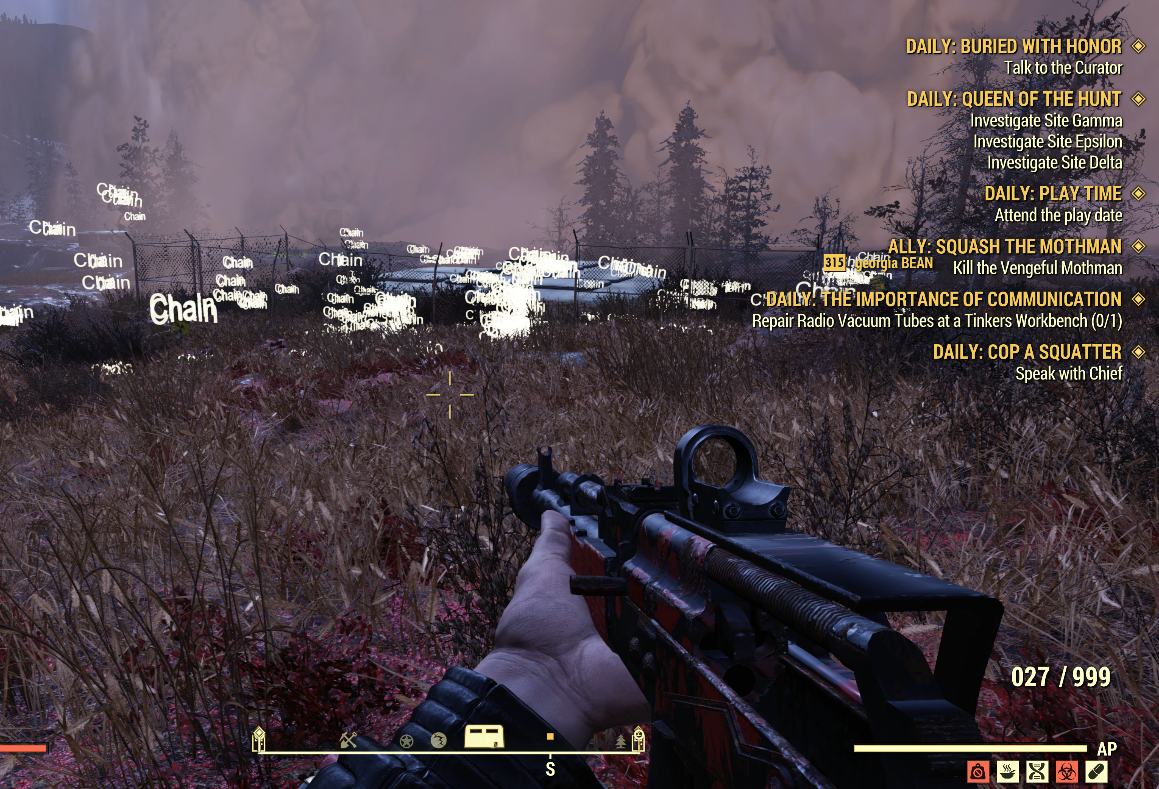Open the Daily: Cop a Squatter quest
The height and width of the screenshot is (789, 1159).
point(1027,352)
